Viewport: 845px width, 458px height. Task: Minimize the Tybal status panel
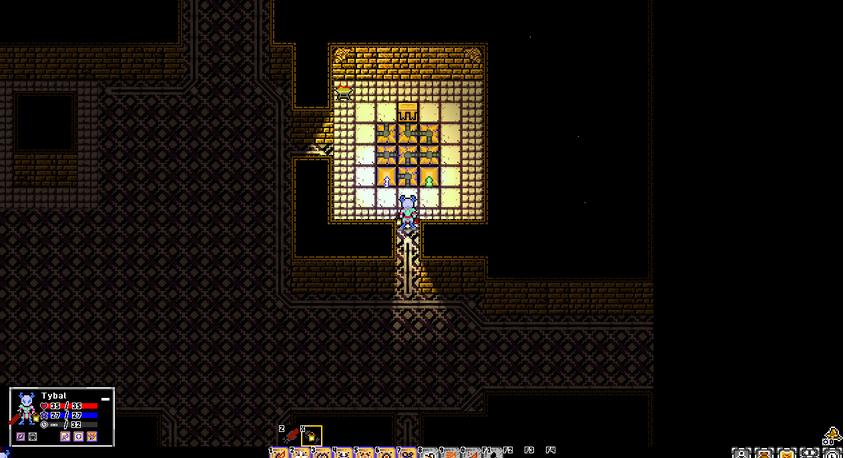pyautogui.click(x=105, y=397)
